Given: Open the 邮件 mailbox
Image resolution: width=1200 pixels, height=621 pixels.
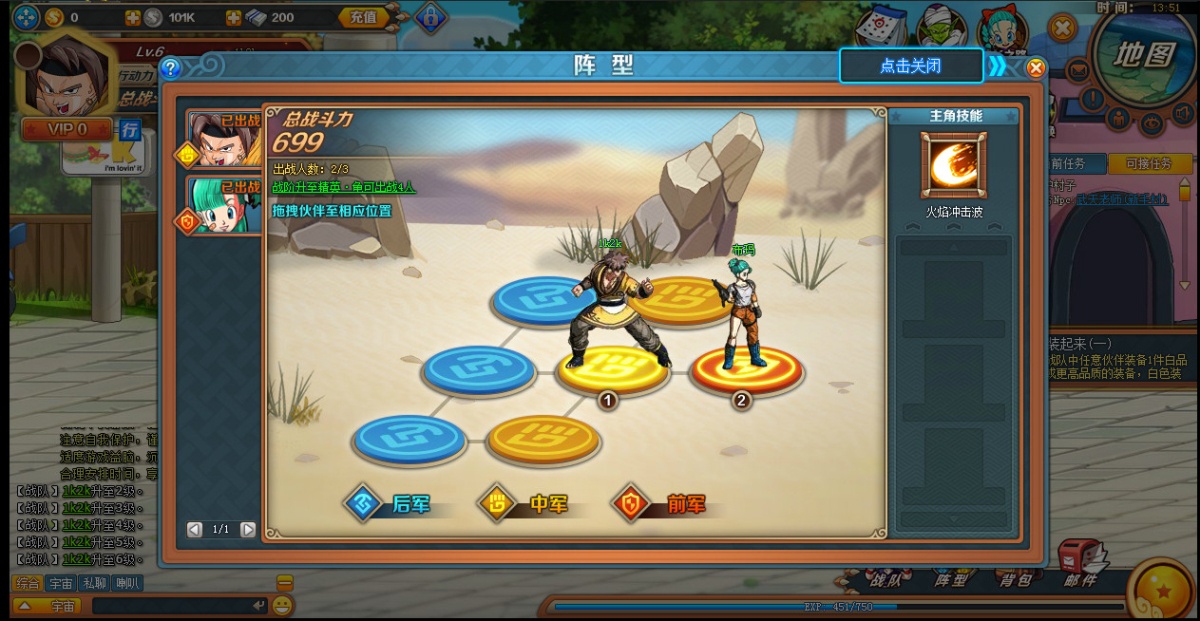Looking at the screenshot, I should point(1082,566).
